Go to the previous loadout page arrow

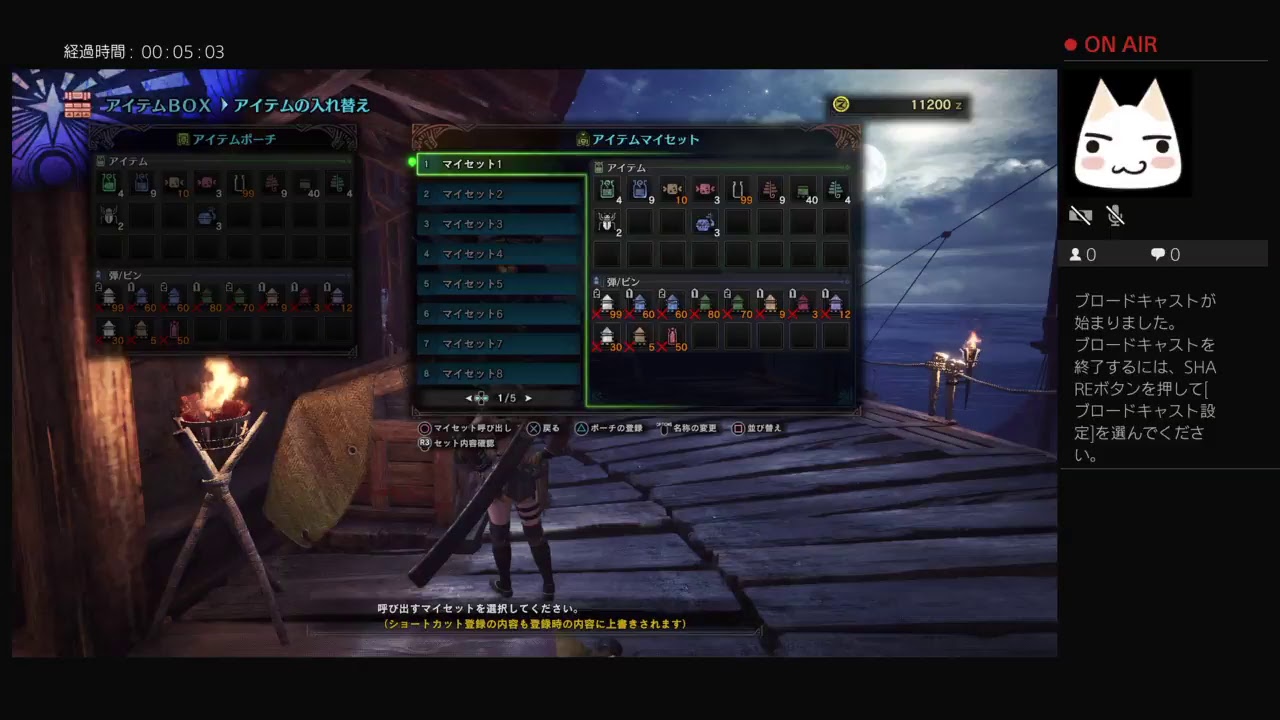(468, 398)
